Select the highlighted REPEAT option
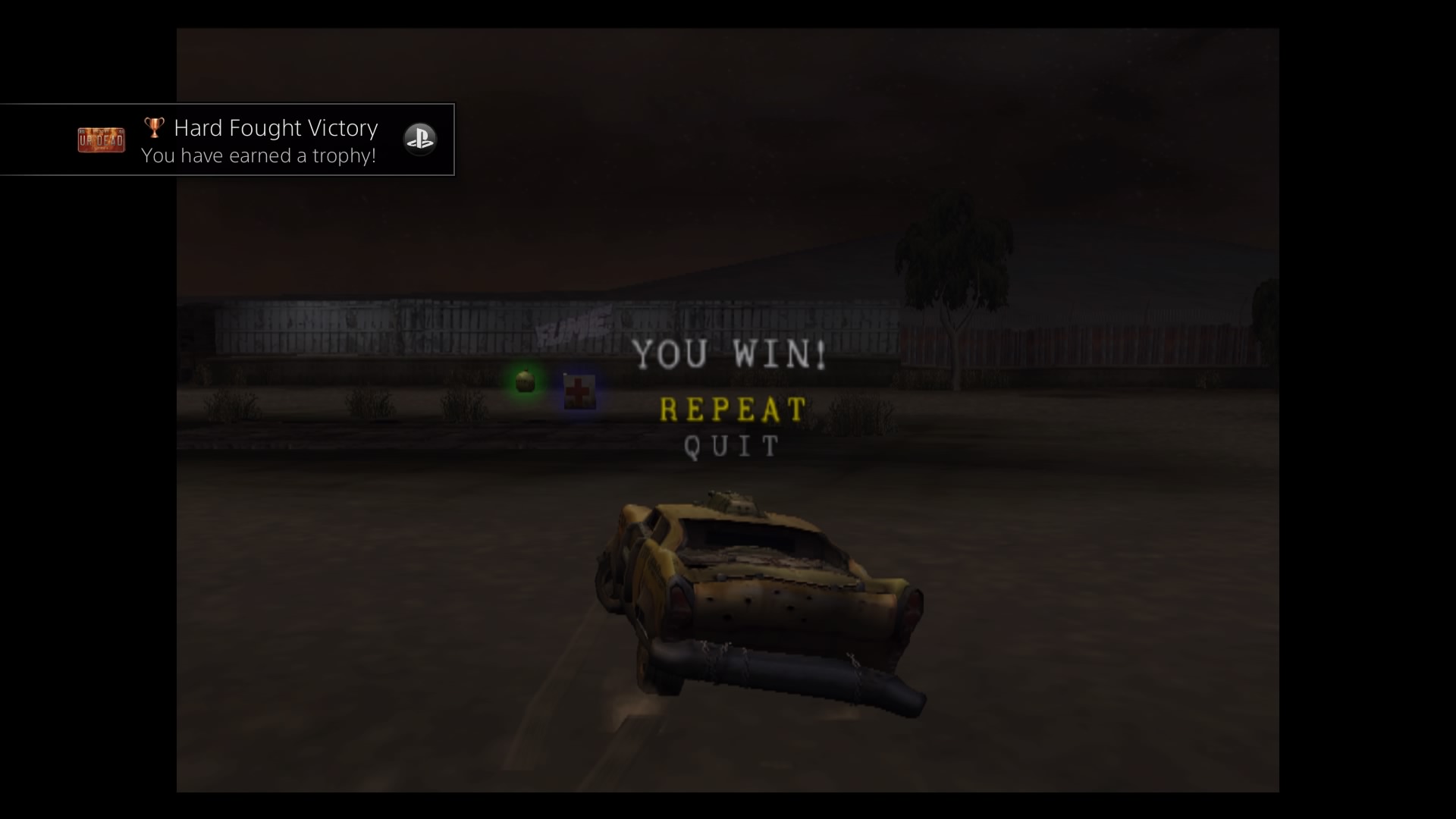 [732, 409]
